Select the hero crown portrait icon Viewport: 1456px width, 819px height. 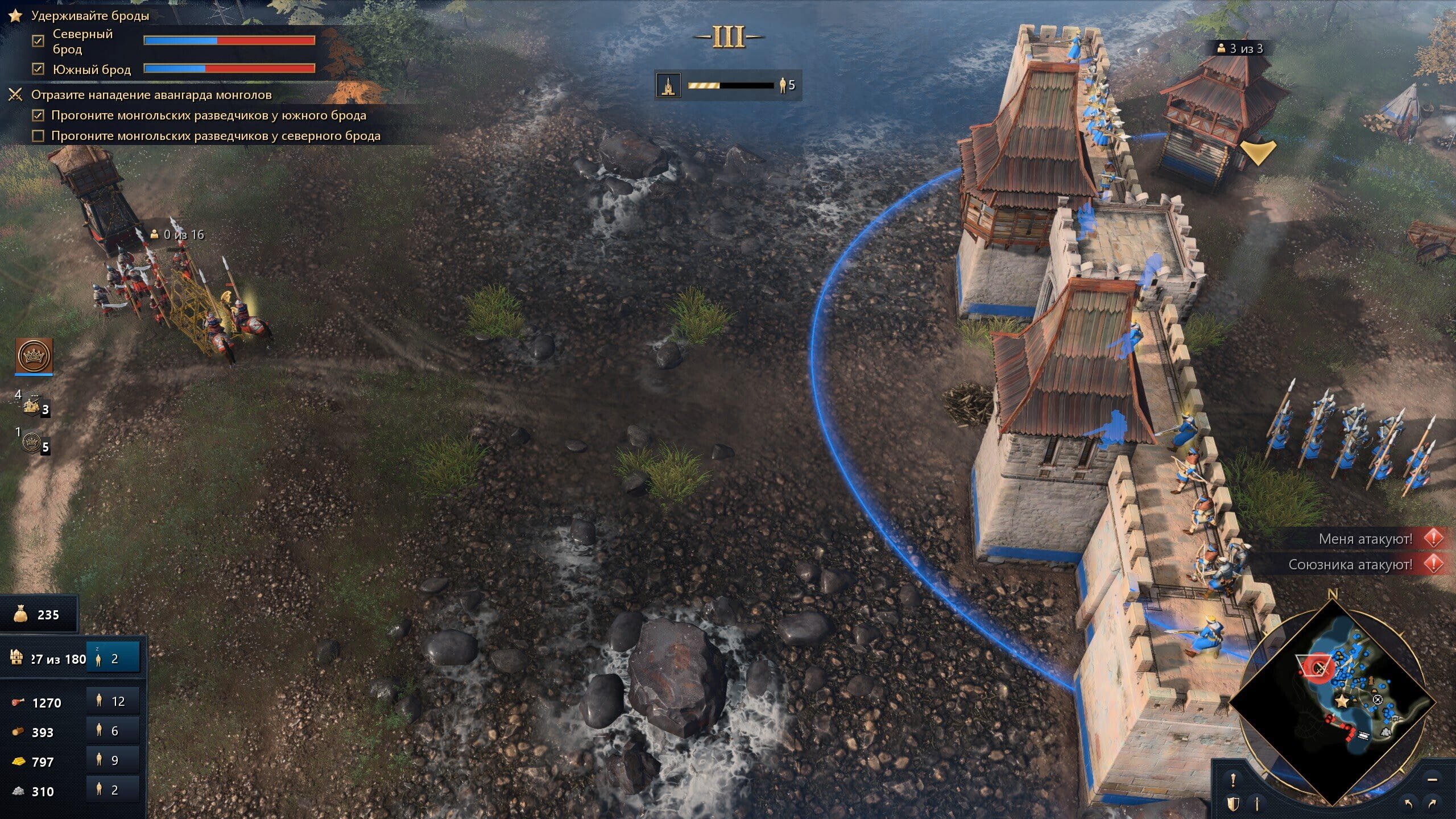(34, 356)
